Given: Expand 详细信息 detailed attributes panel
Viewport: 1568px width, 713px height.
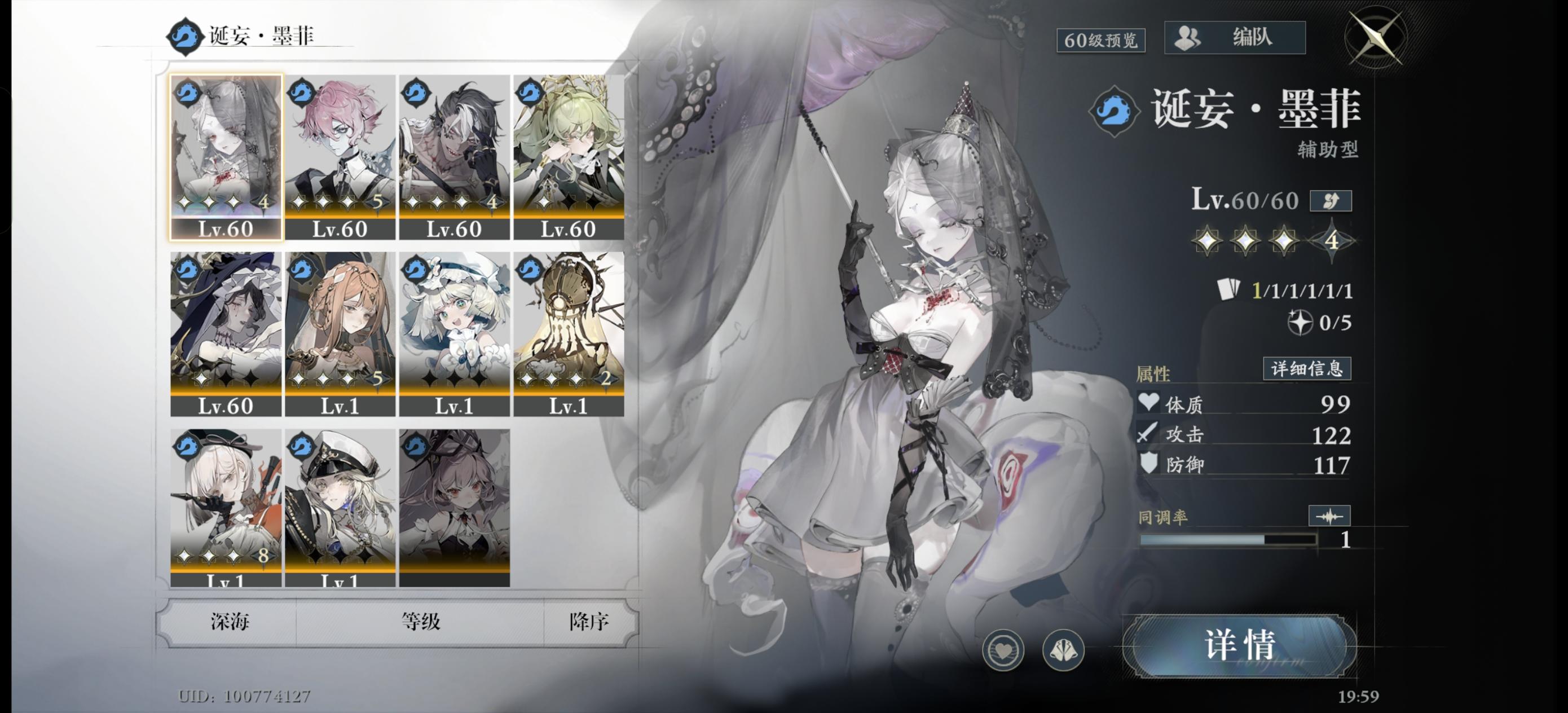Looking at the screenshot, I should tap(1307, 368).
